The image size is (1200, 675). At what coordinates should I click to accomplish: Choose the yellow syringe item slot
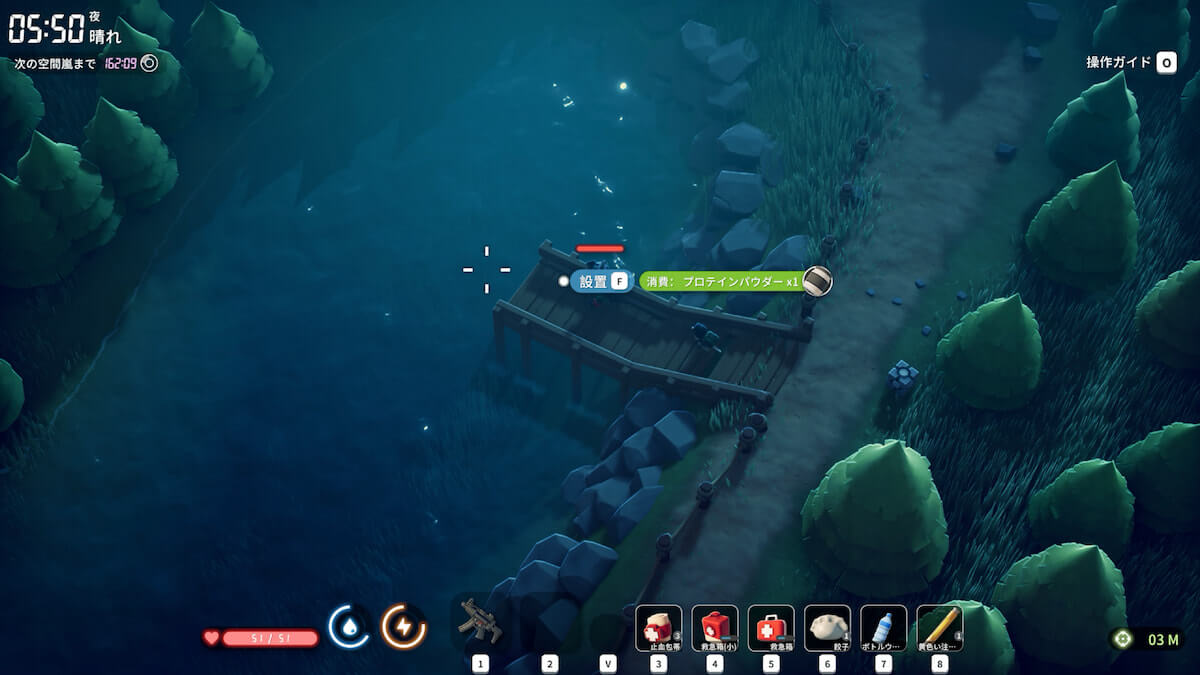pos(939,628)
